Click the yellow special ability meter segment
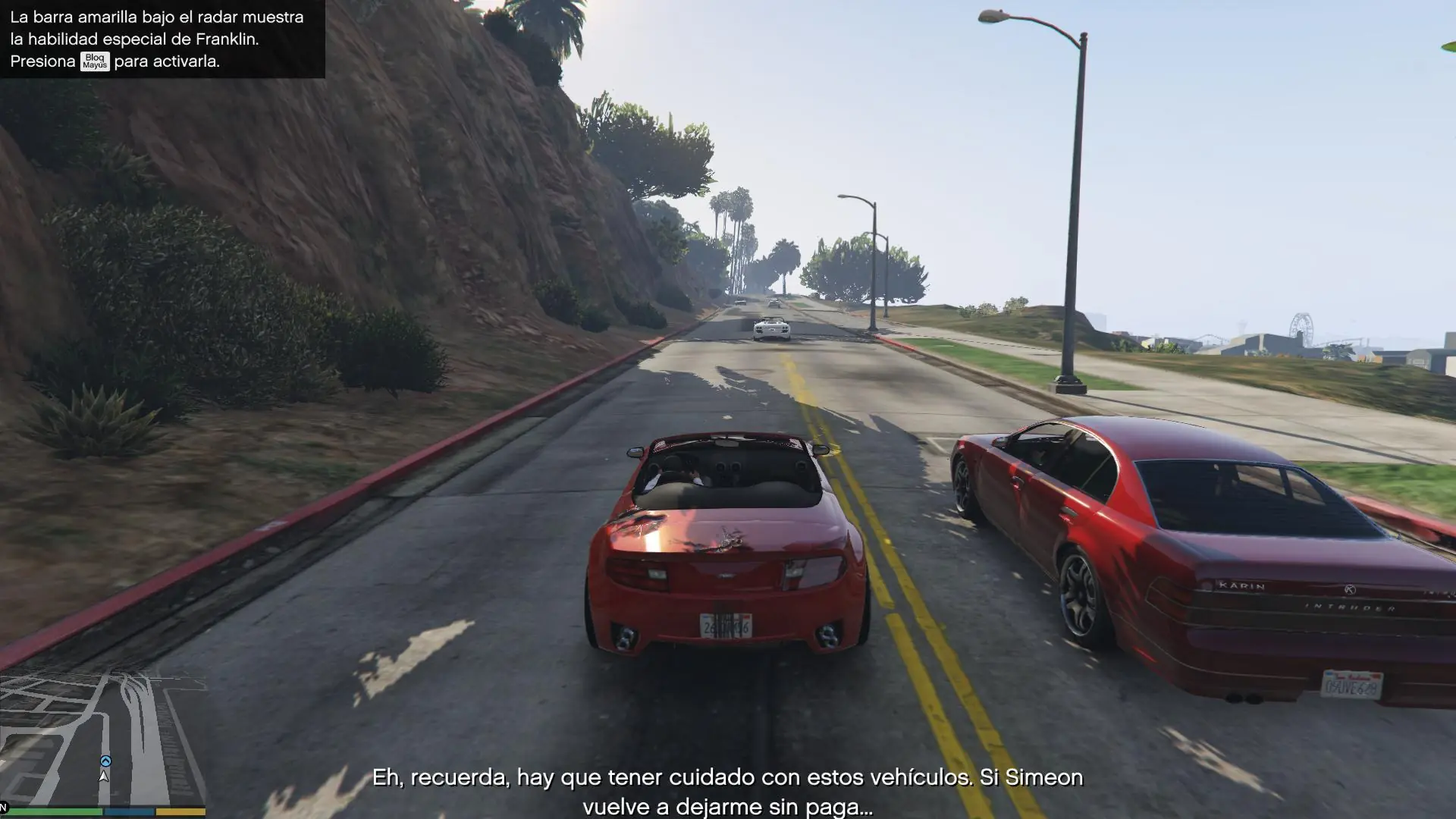This screenshot has height=819, width=1456. tap(180, 811)
